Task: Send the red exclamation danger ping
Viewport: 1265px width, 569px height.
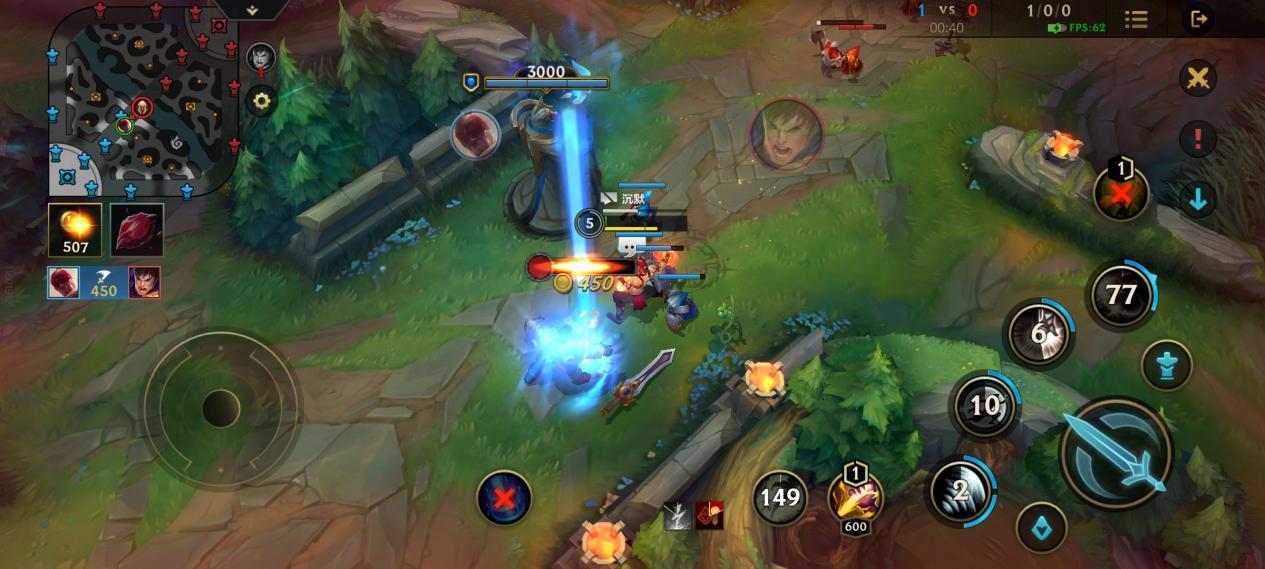Action: coord(1197,138)
